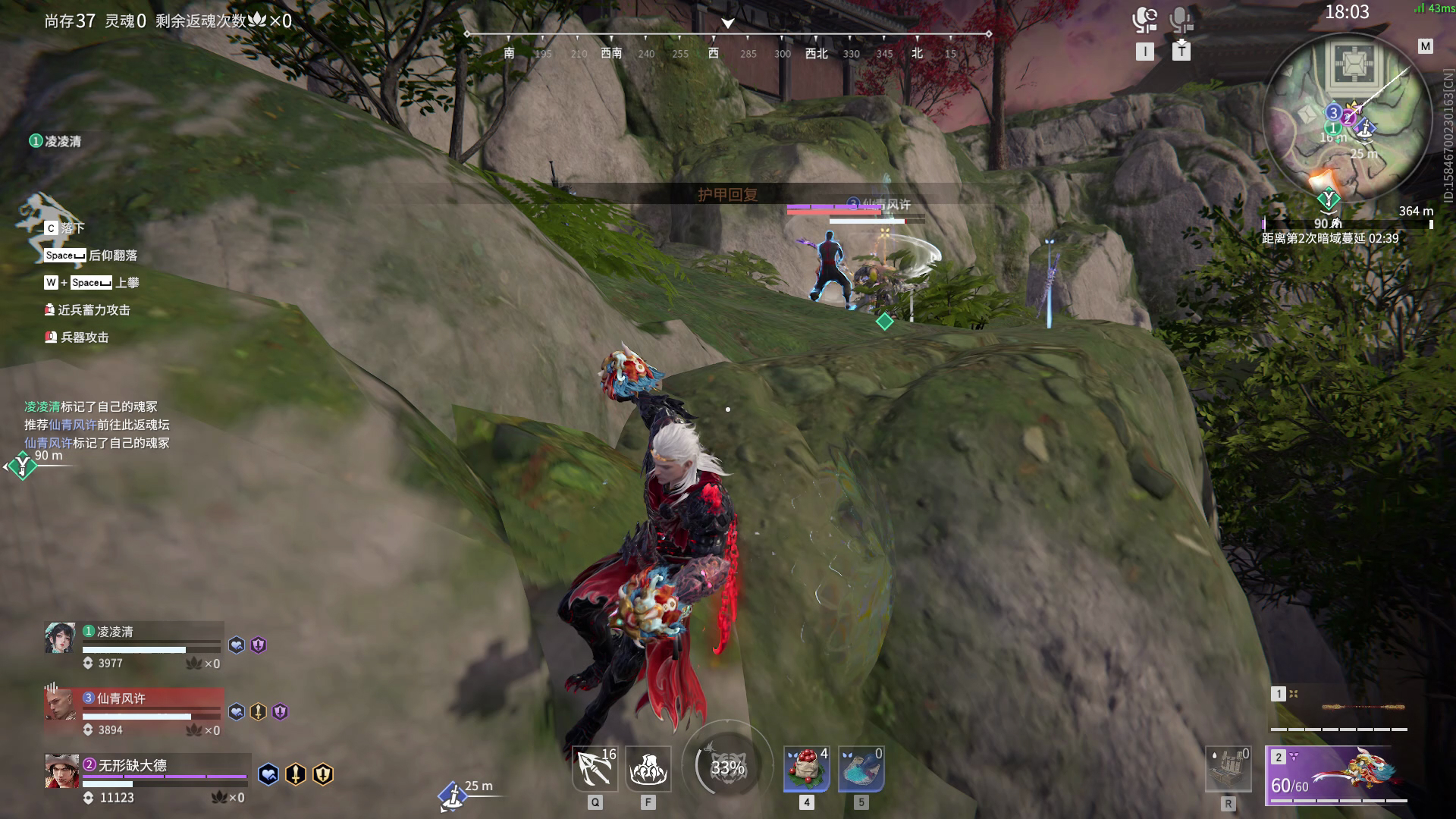Viewport: 1456px width, 819px height.
Task: Use the grappling hook skill icon
Action: [595, 769]
